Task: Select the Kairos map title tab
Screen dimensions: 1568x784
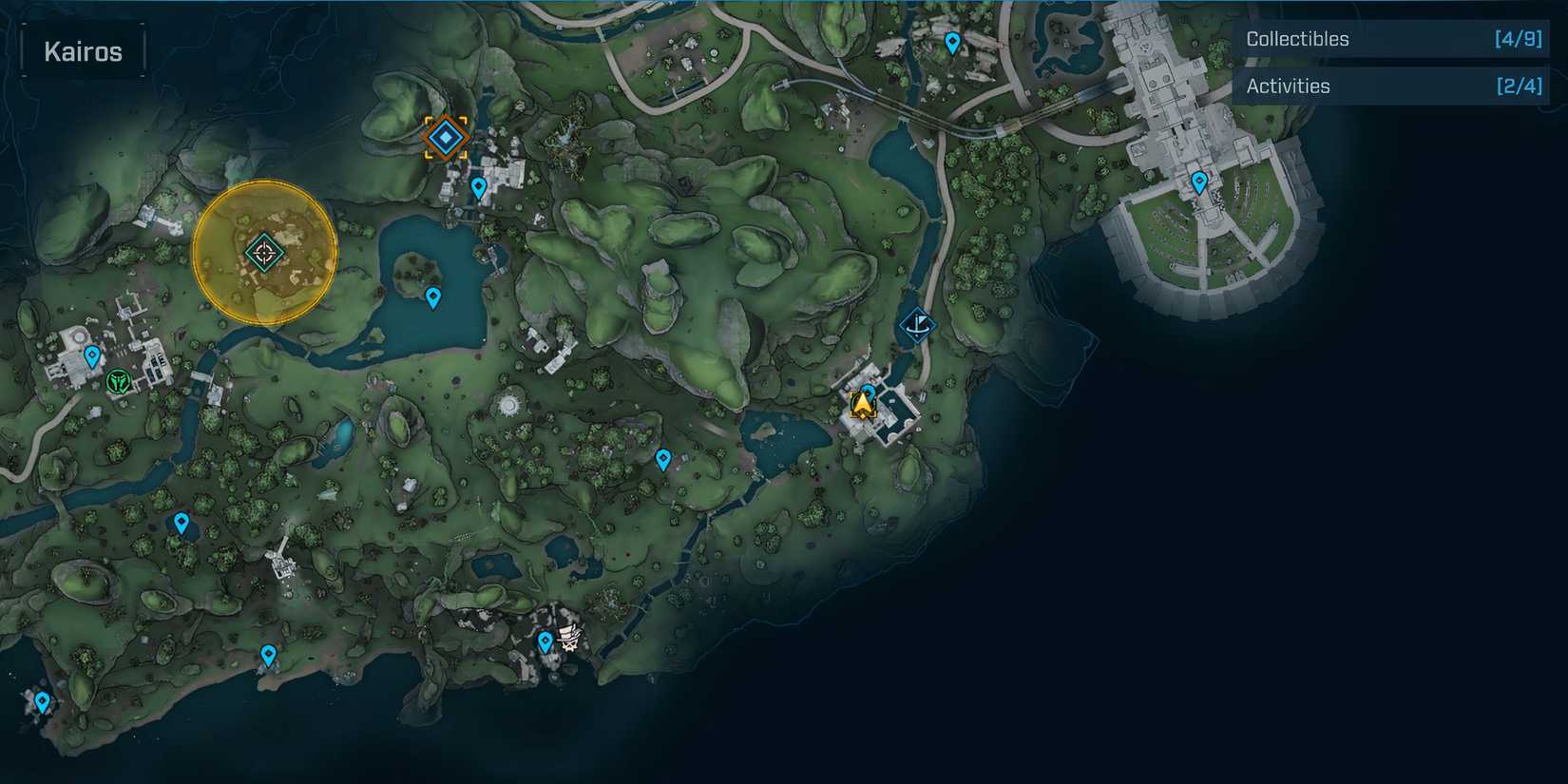Action: tap(82, 50)
